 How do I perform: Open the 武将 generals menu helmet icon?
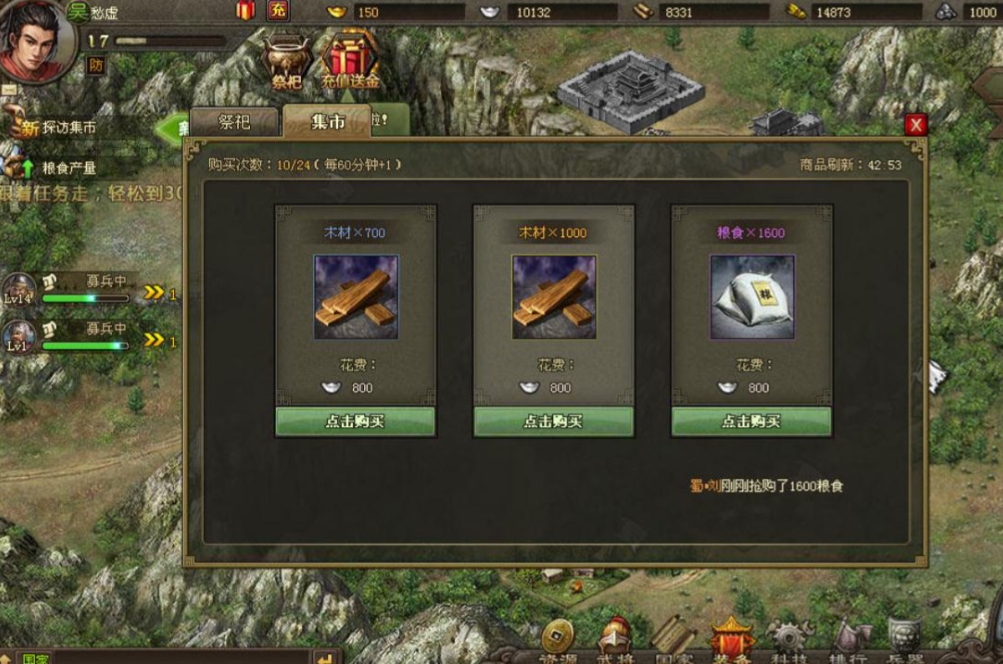[x=614, y=639]
